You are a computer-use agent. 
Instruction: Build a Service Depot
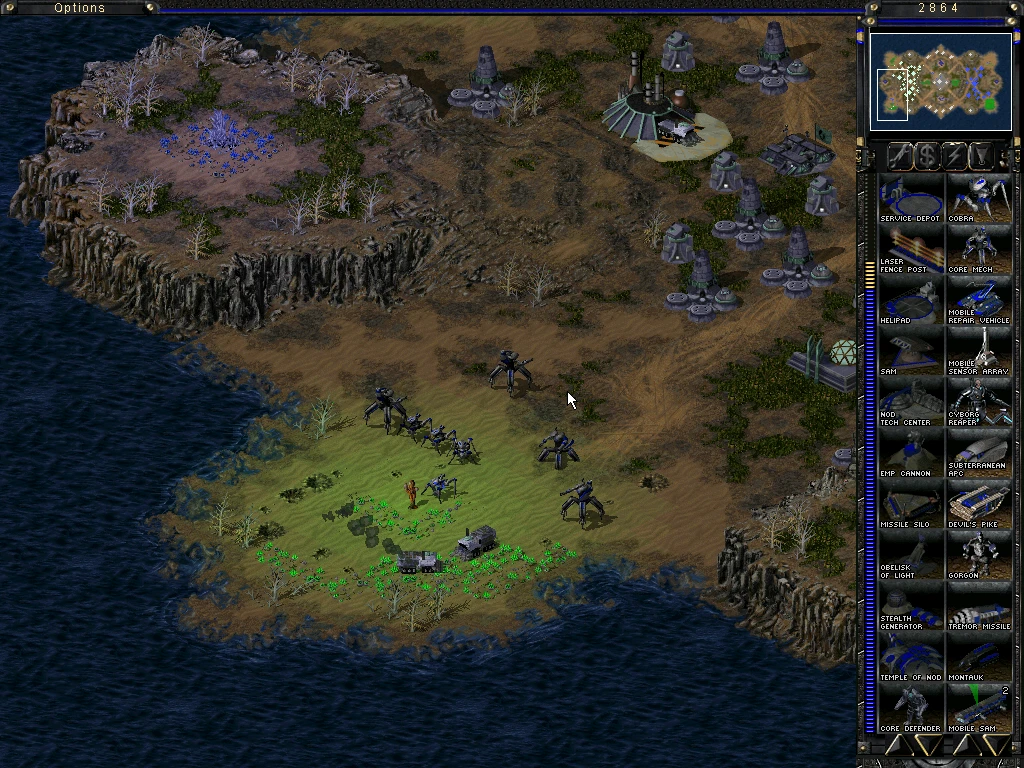click(909, 199)
